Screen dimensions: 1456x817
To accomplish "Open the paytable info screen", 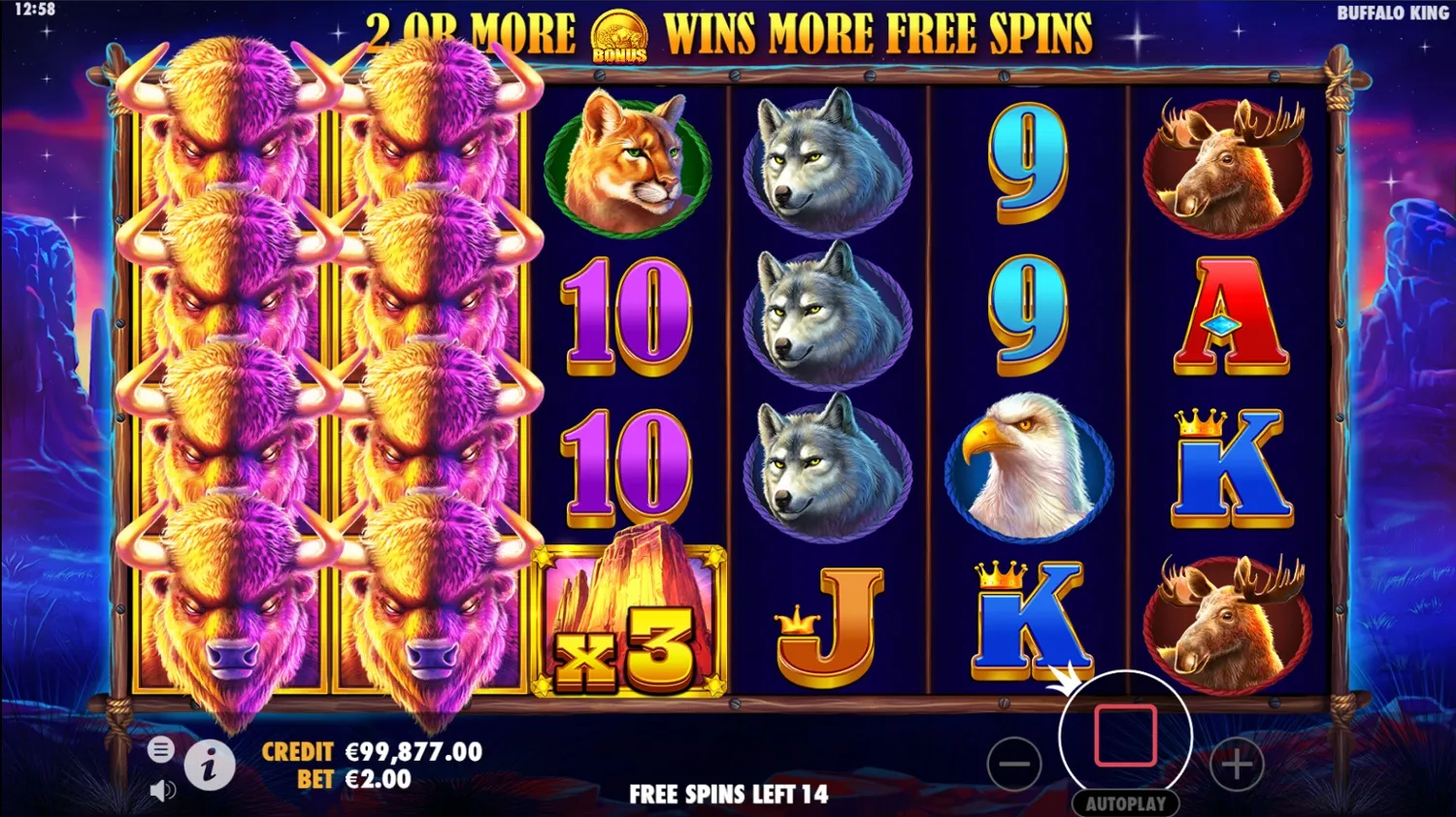I will [212, 766].
